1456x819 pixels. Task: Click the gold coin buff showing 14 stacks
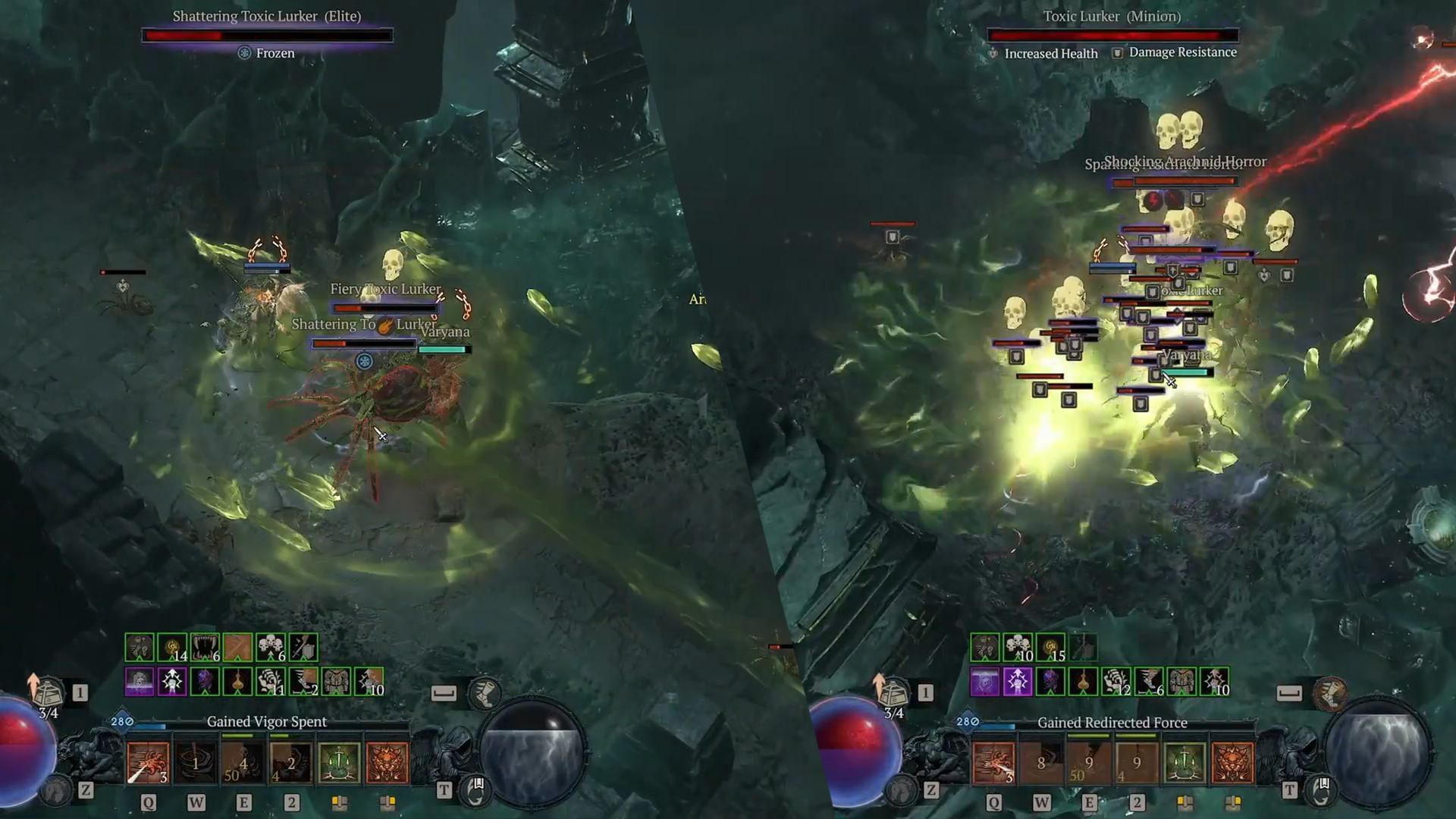[x=171, y=647]
